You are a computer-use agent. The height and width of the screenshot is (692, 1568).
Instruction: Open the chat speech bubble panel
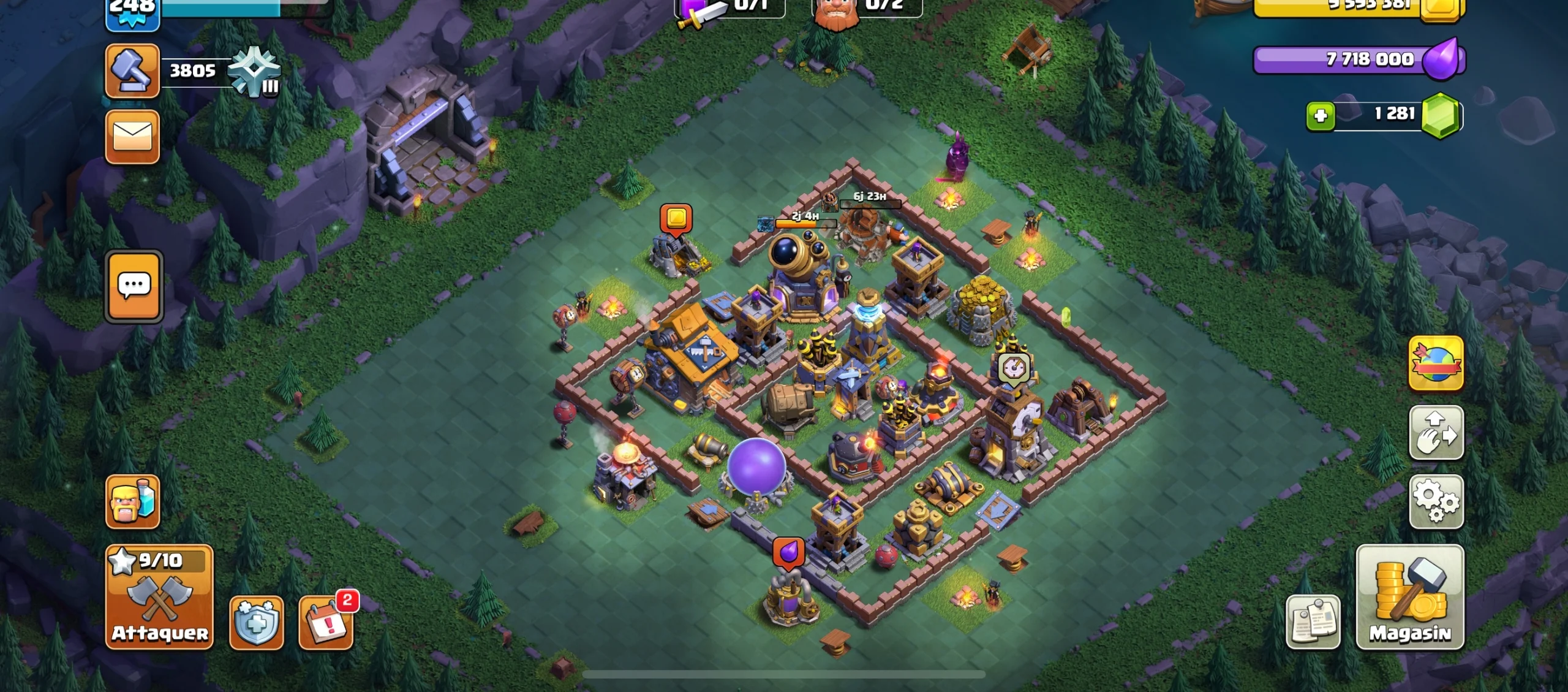(134, 286)
